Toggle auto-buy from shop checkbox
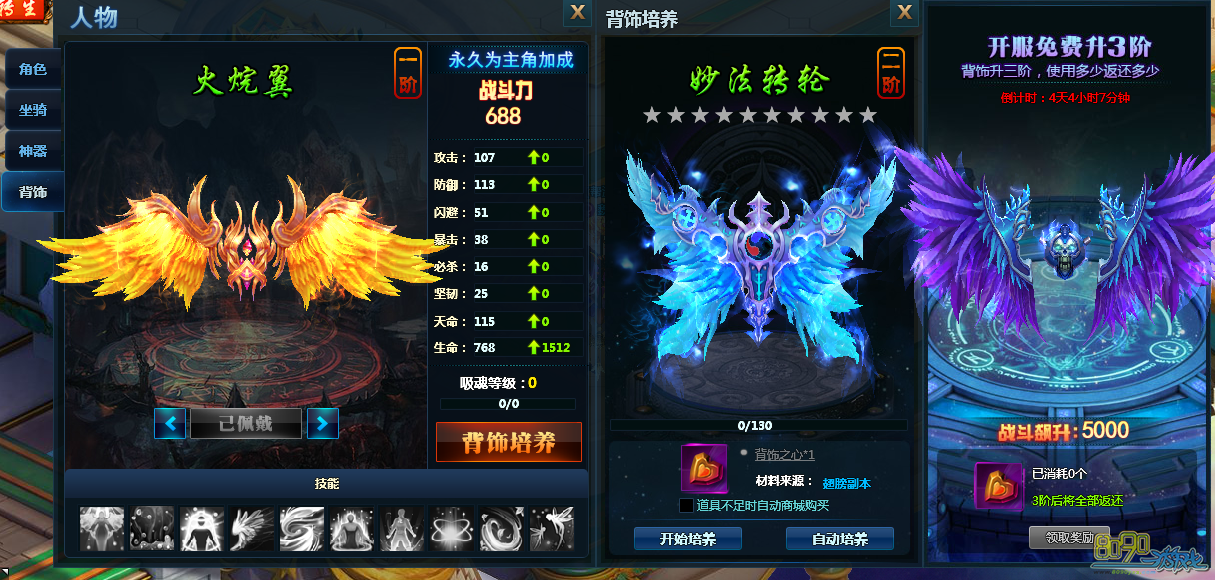The height and width of the screenshot is (580, 1215). pos(686,505)
